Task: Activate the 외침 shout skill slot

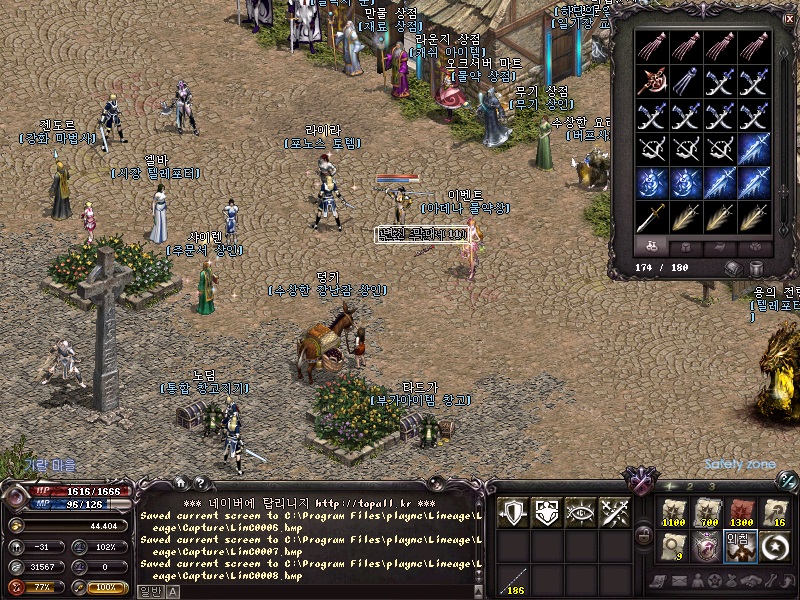Action: click(x=742, y=546)
